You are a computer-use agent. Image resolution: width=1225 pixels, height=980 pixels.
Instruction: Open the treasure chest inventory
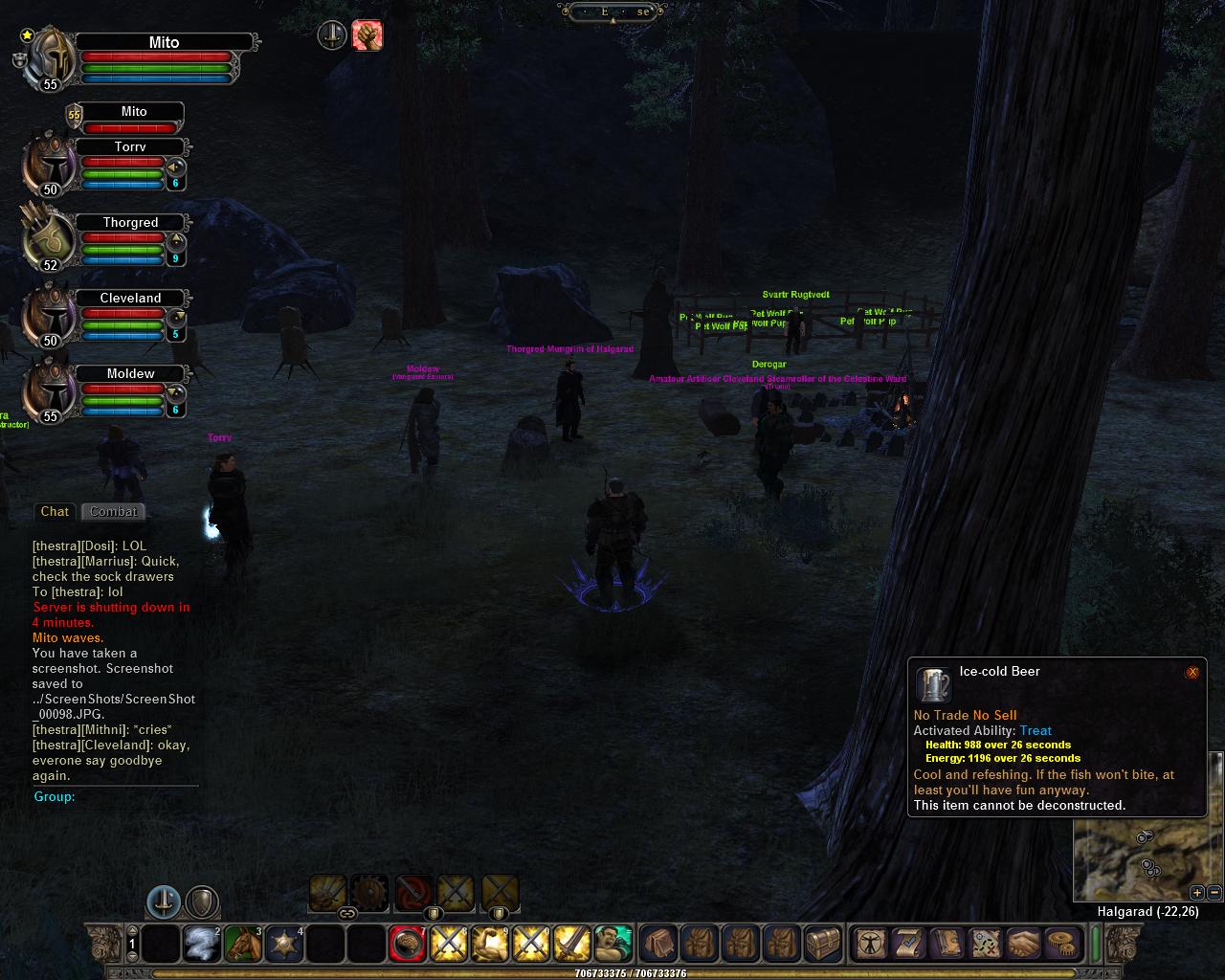tap(822, 945)
